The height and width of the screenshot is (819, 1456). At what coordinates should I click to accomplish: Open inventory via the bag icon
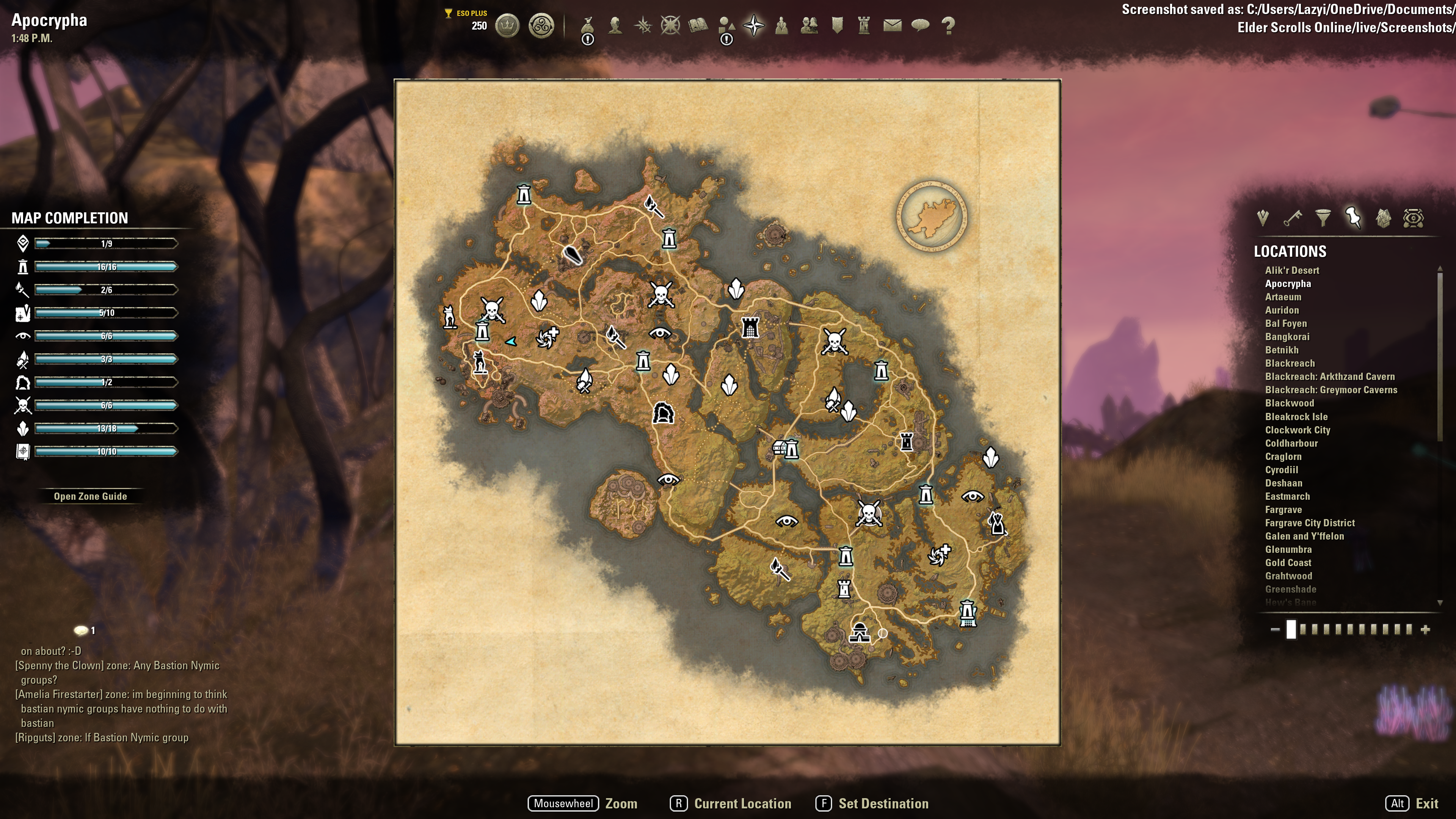(588, 25)
